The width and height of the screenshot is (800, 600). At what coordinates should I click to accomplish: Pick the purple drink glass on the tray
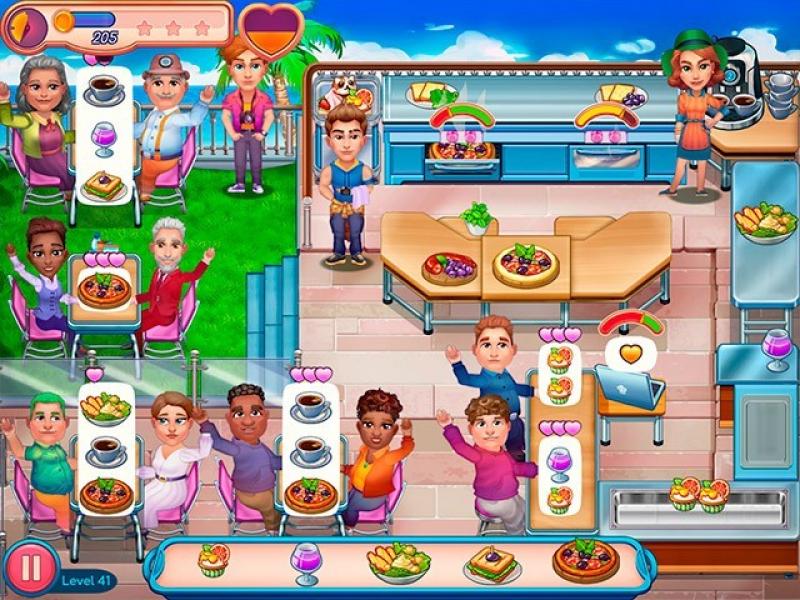coord(304,562)
